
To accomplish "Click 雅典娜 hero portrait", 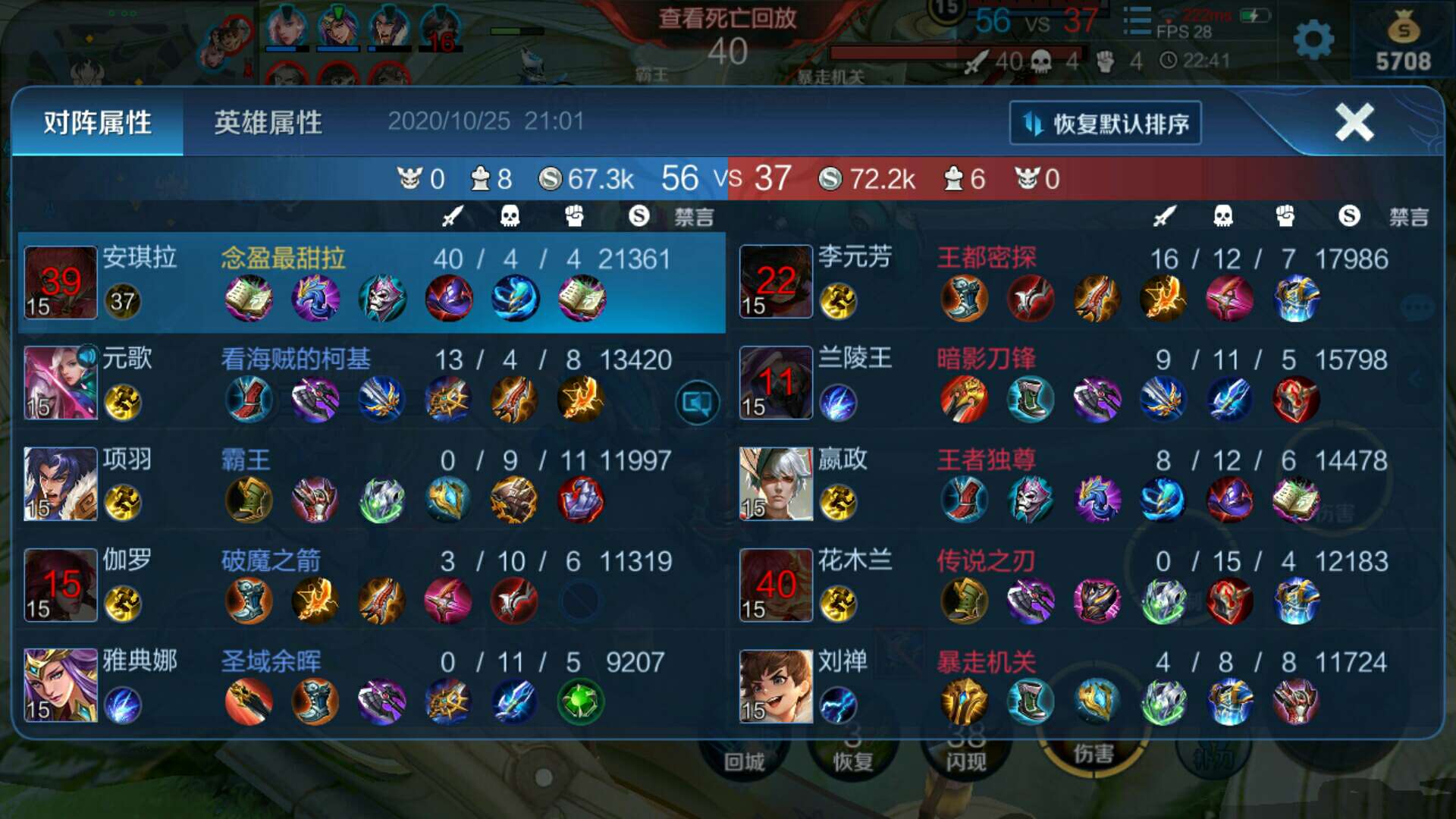I will [61, 685].
